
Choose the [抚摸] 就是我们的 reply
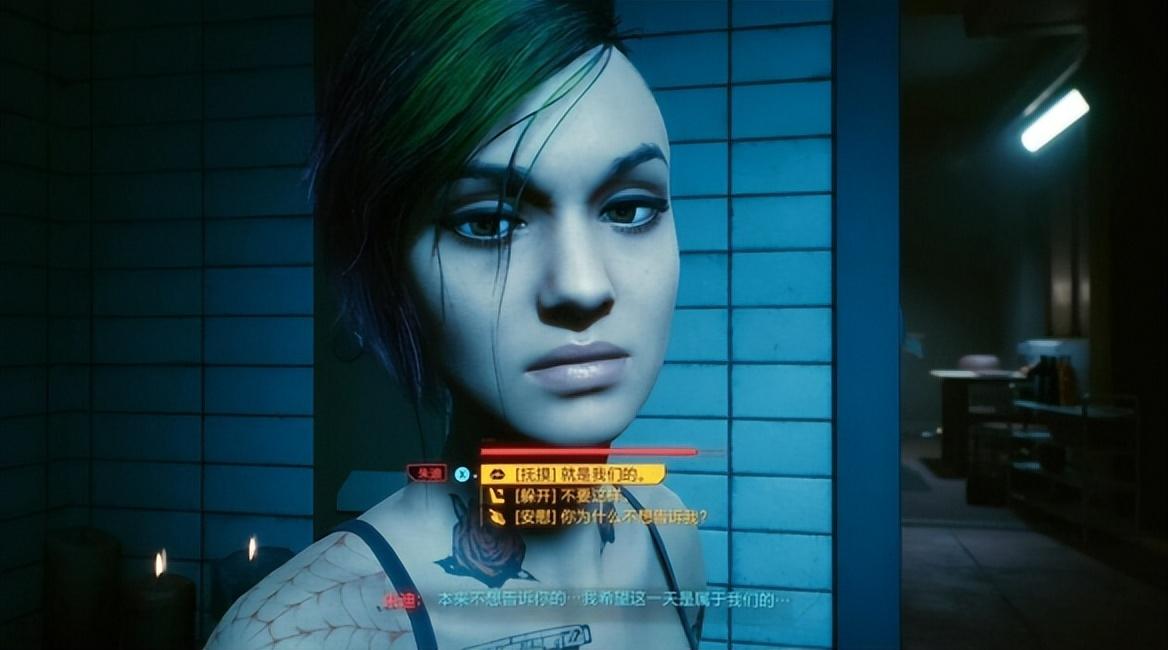572,474
